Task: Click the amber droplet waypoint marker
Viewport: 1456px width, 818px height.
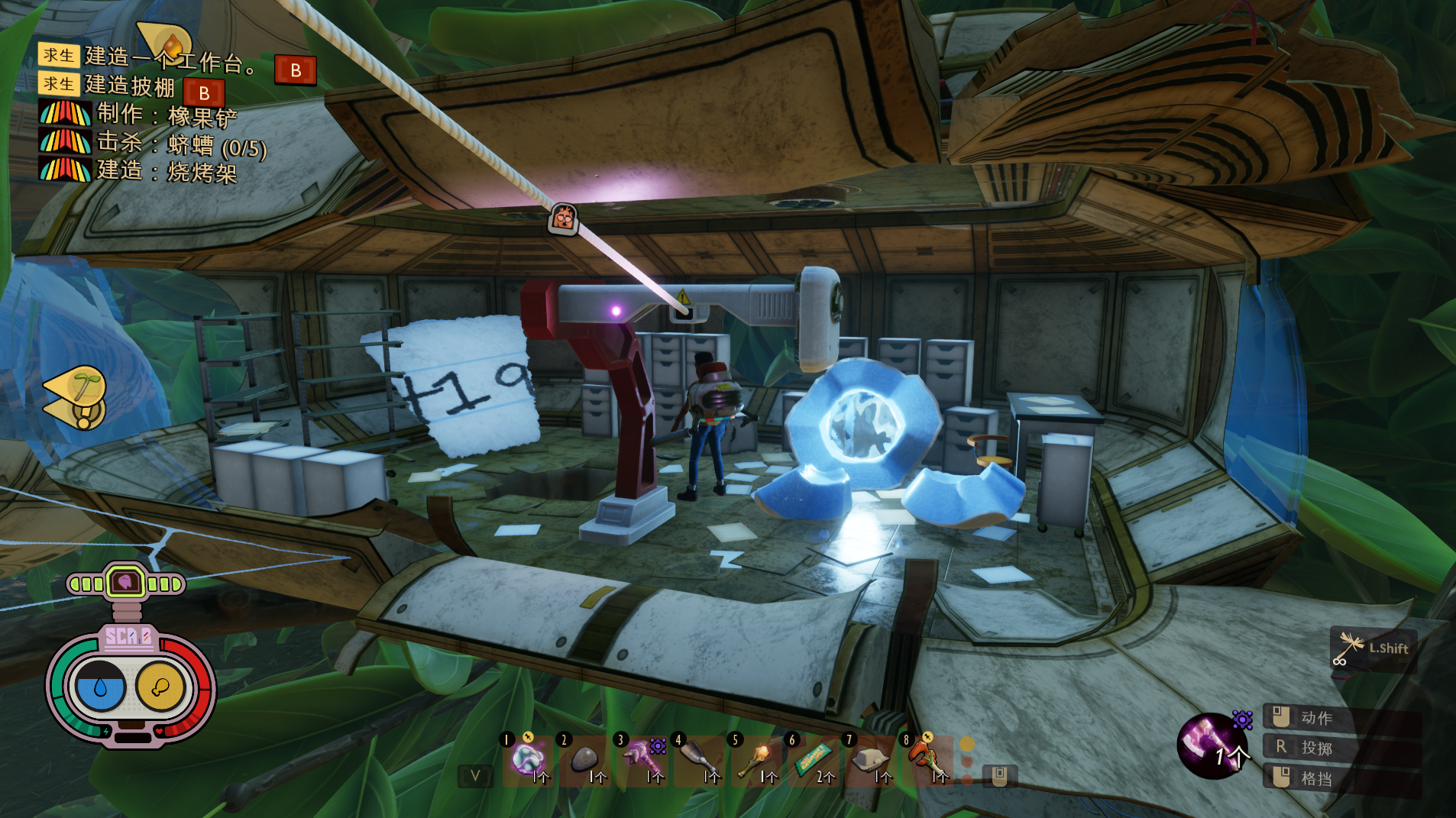Action: (168, 42)
